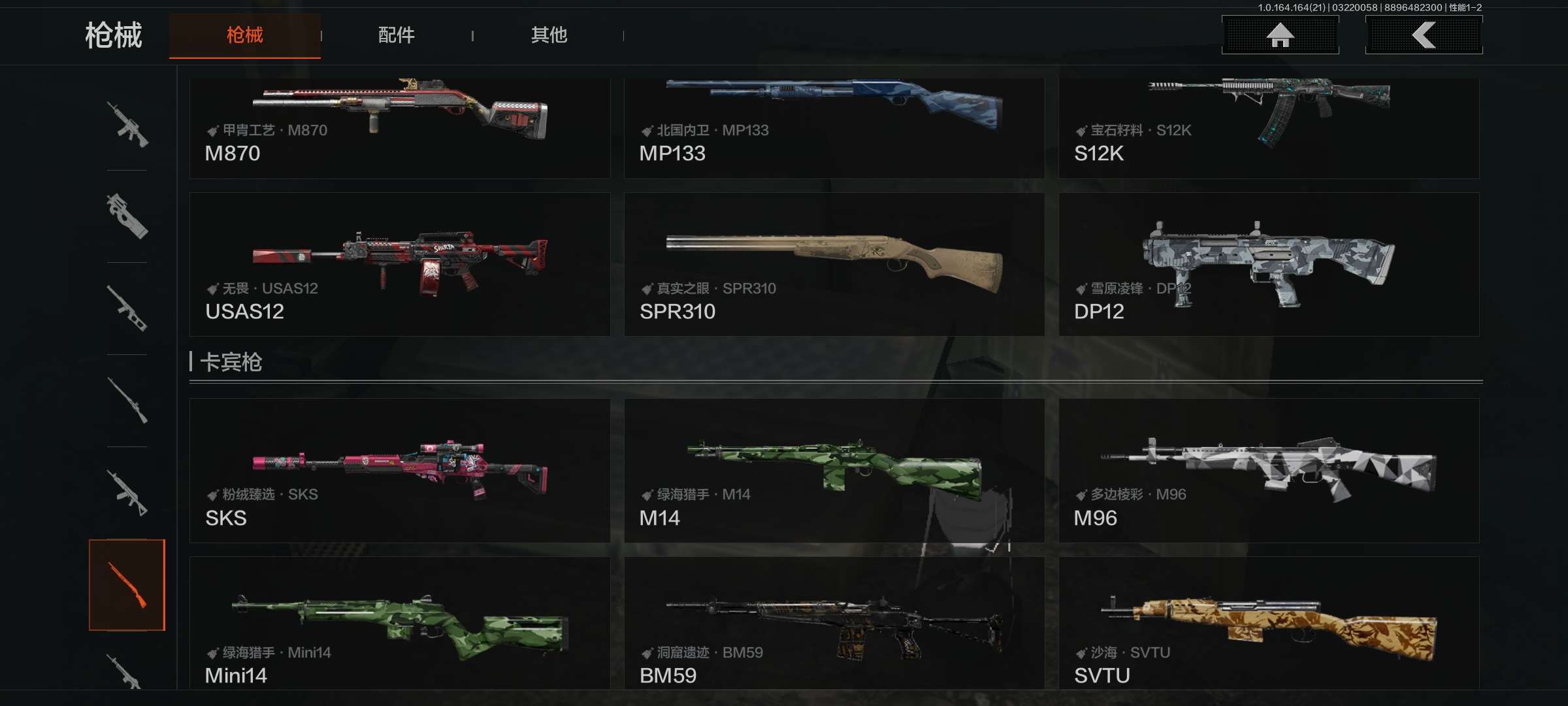Go to the home screen
1568x706 pixels.
click(x=1280, y=35)
